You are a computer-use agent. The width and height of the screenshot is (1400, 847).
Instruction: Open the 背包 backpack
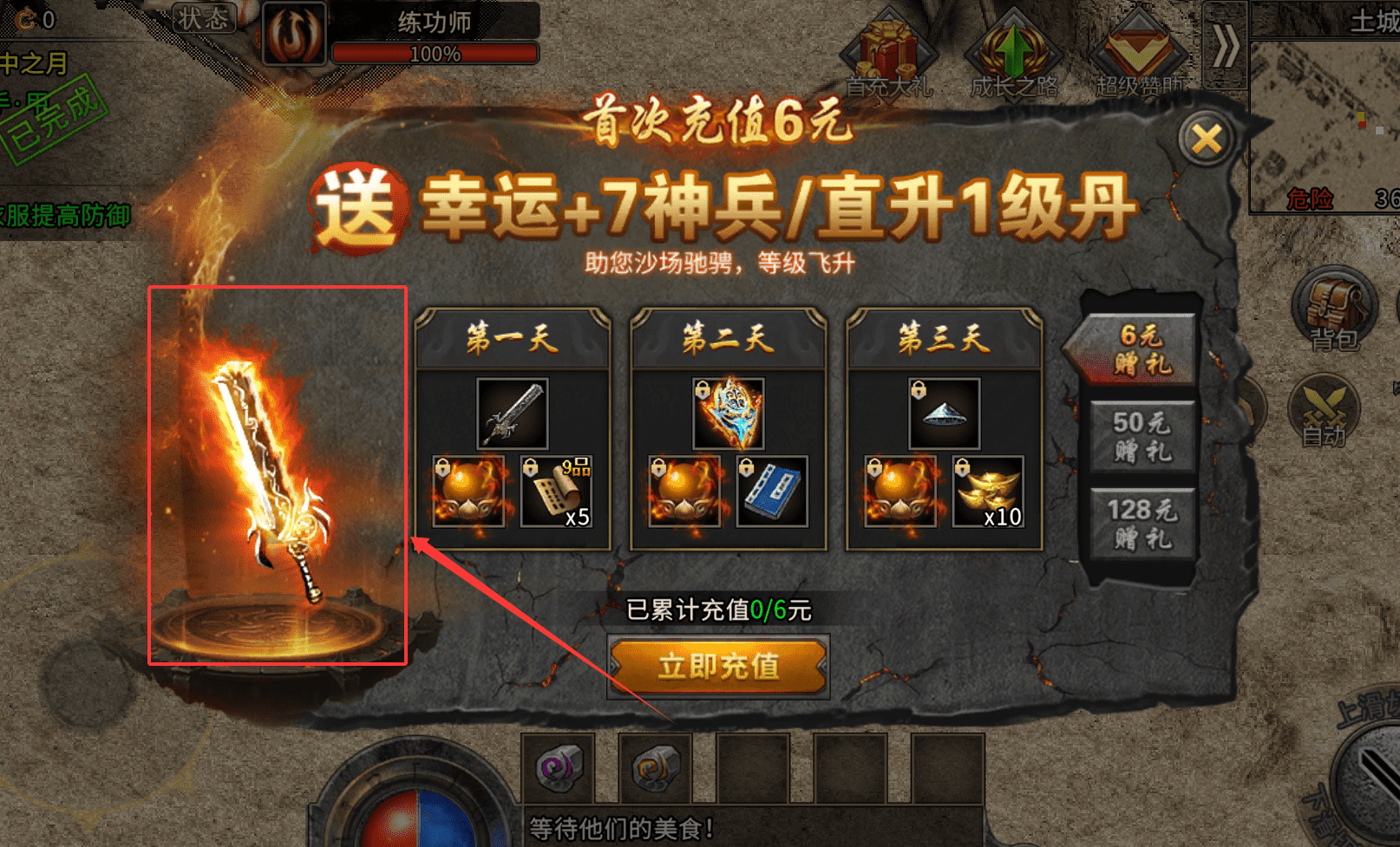tap(1333, 309)
